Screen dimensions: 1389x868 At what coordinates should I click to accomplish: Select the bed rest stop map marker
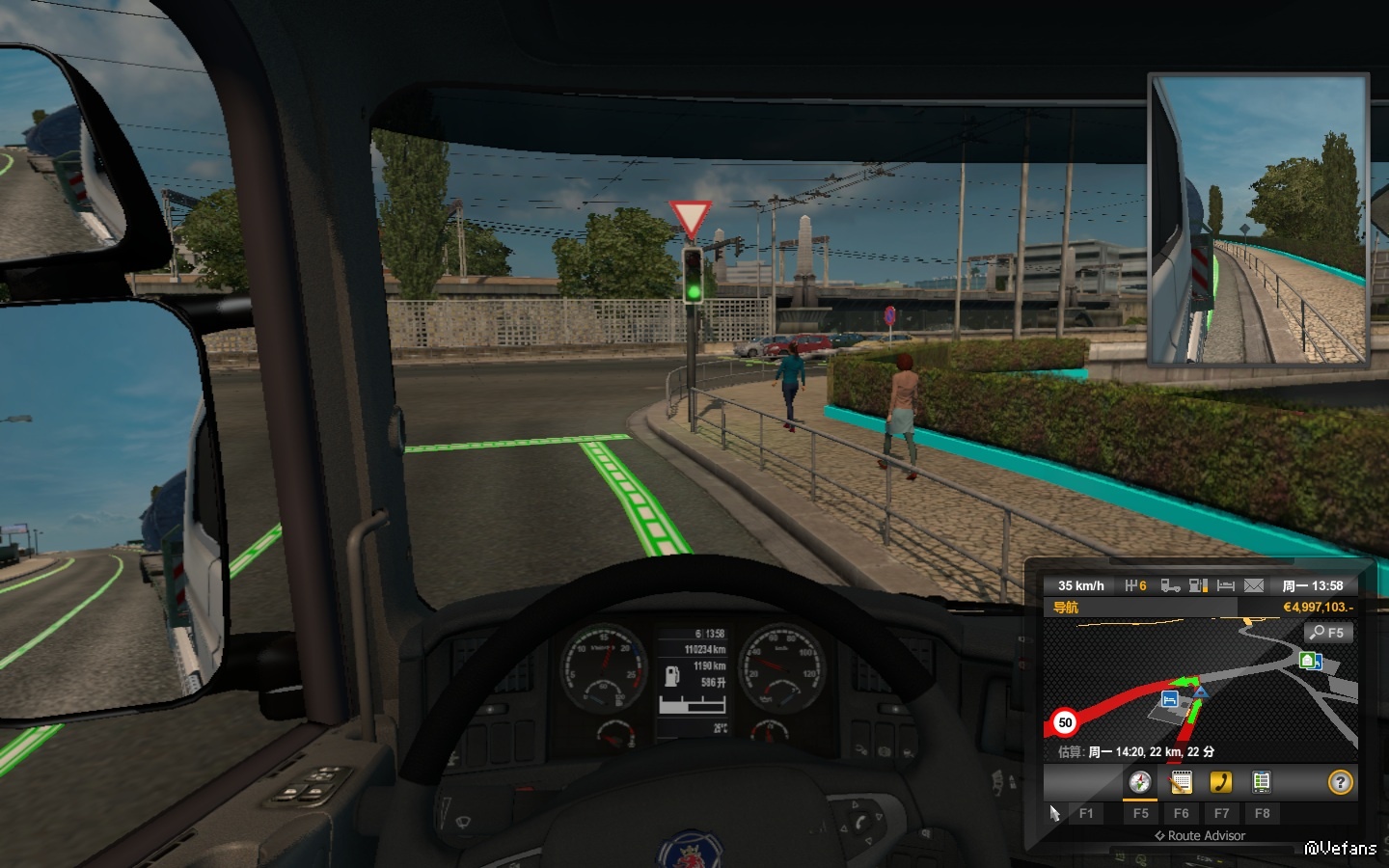pos(1169,699)
